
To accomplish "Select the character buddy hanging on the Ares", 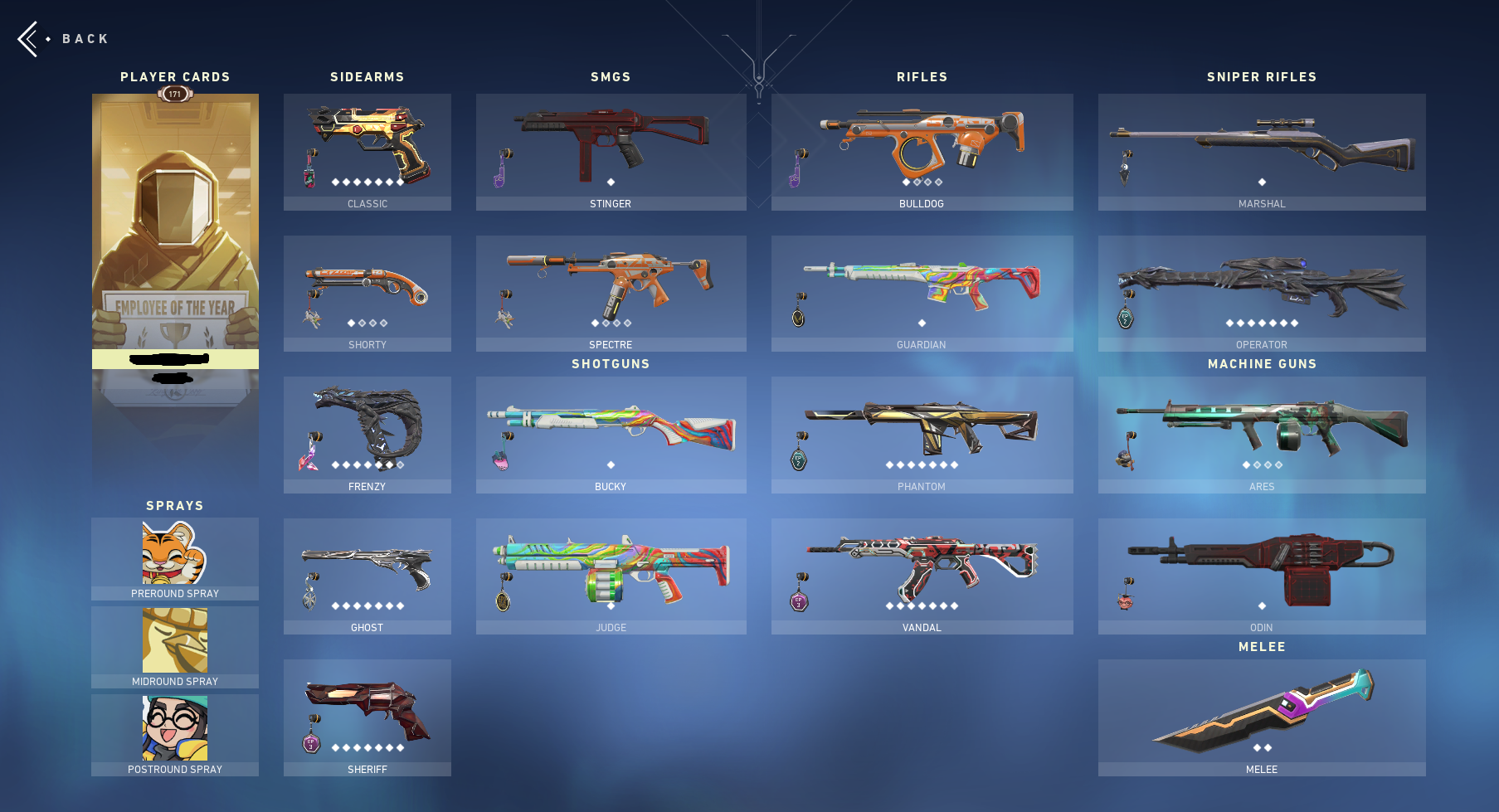I will click(x=1123, y=459).
